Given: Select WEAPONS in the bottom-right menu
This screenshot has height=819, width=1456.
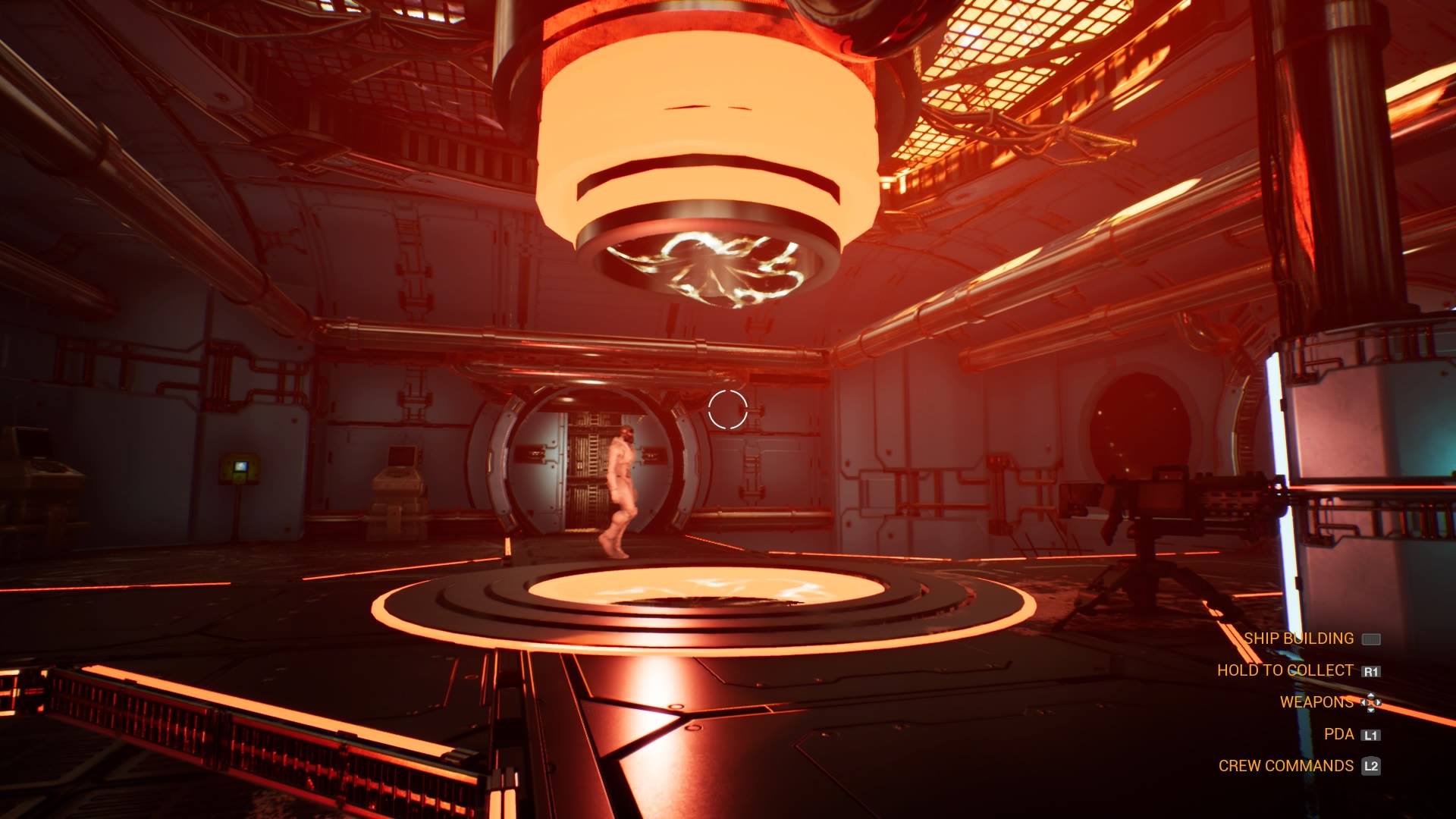Looking at the screenshot, I should (x=1316, y=702).
